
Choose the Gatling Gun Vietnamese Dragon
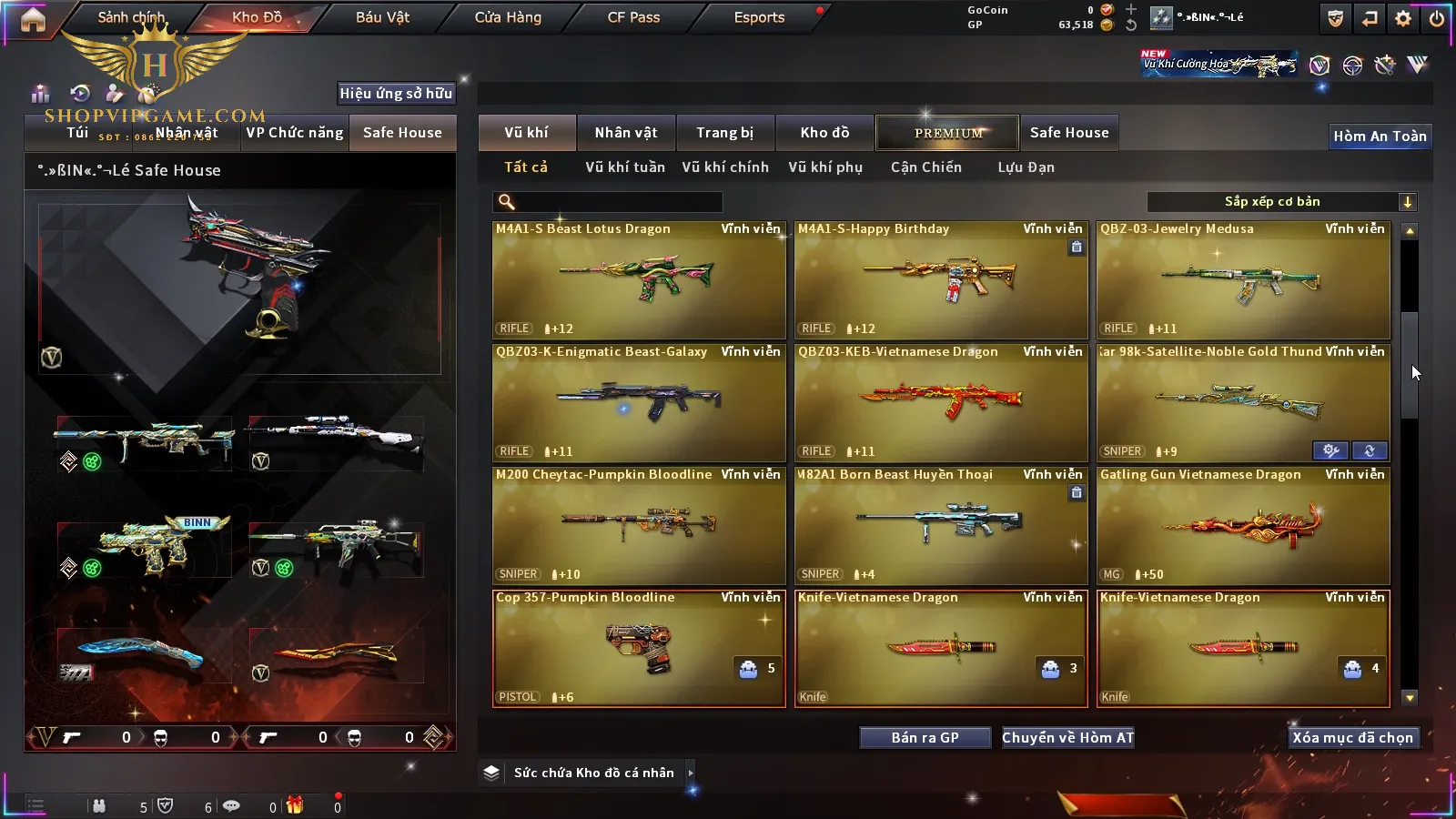pos(1243,525)
